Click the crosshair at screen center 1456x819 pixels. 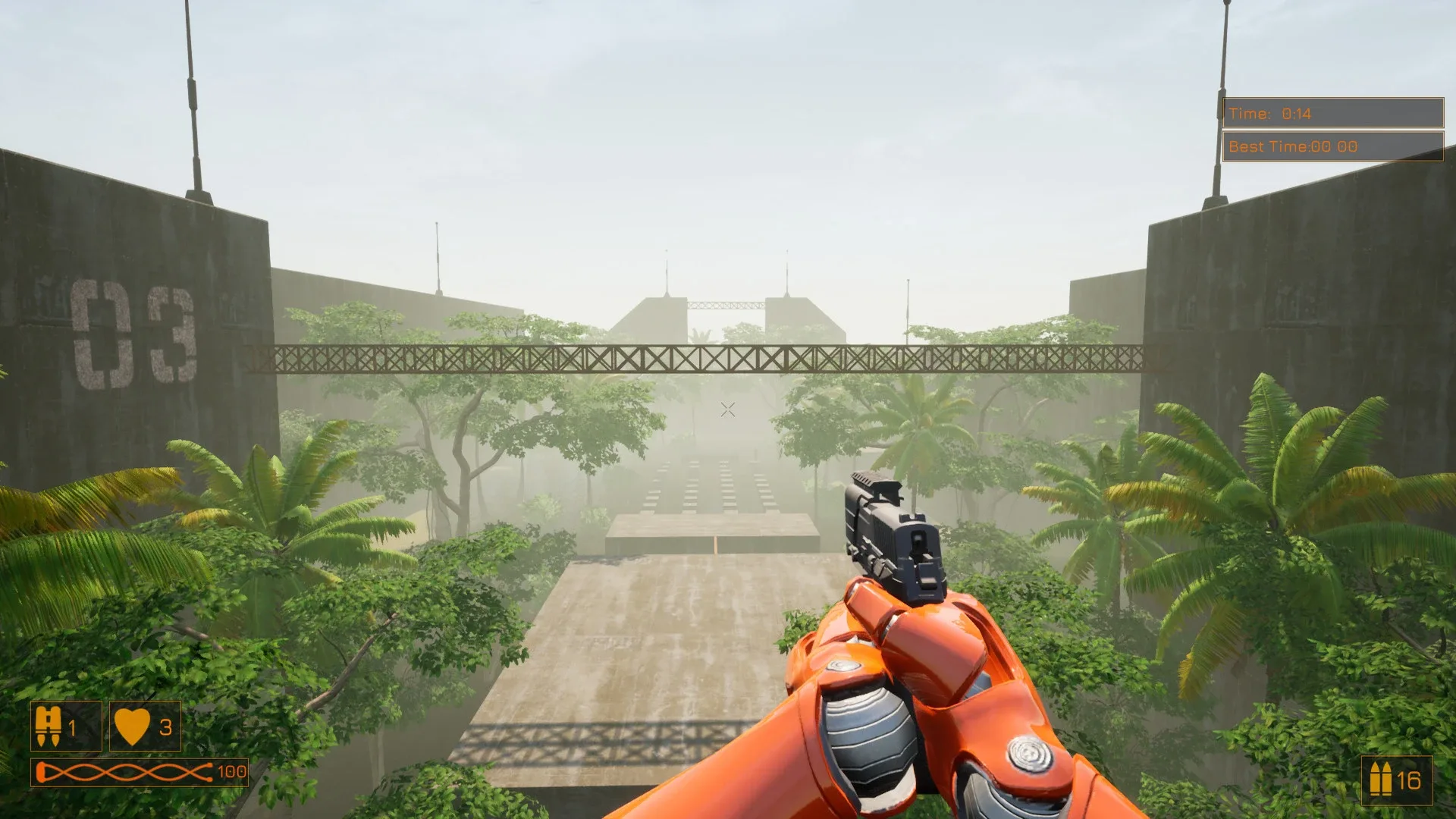pyautogui.click(x=727, y=409)
